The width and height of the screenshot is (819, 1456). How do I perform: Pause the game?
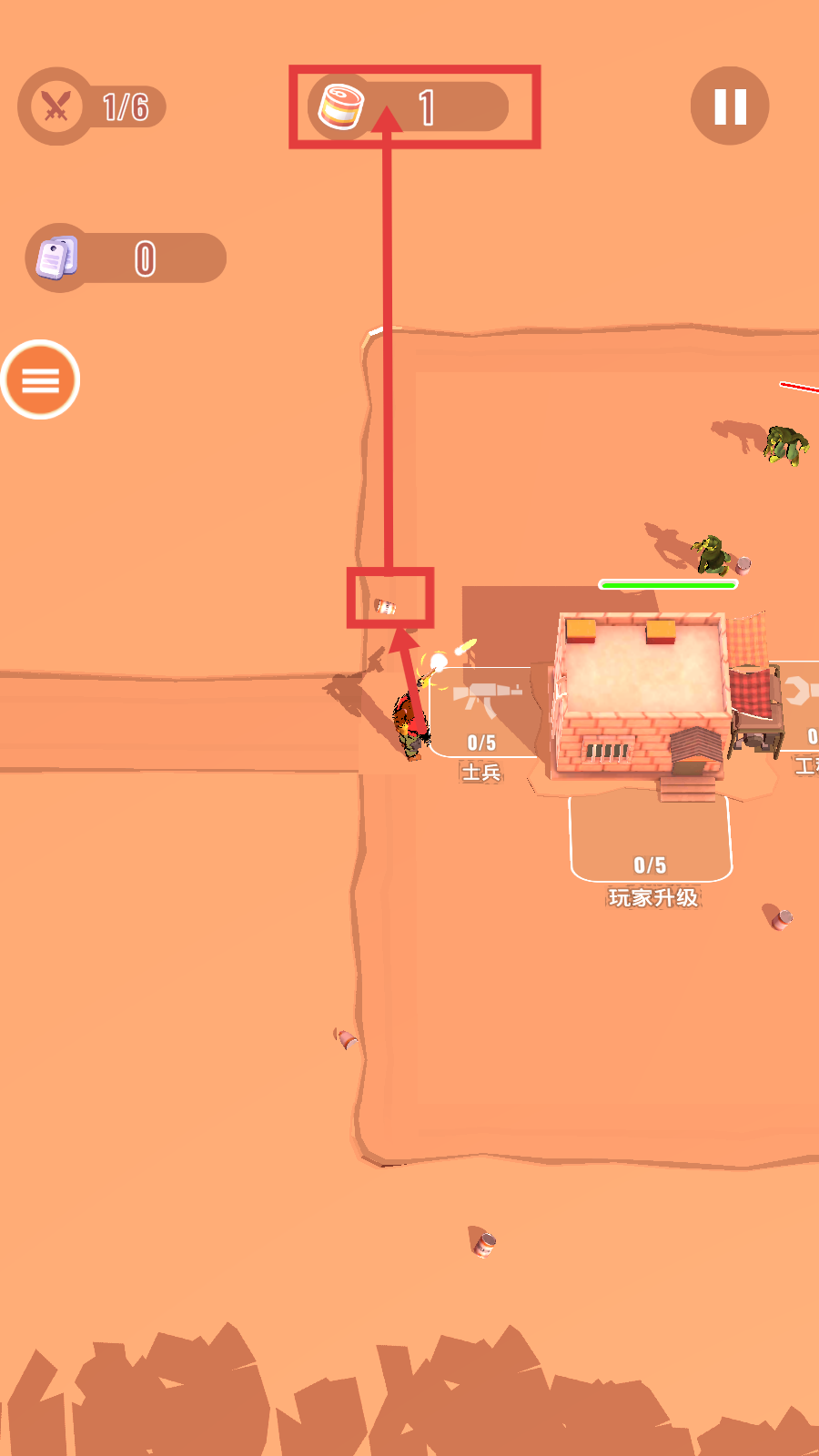(730, 106)
